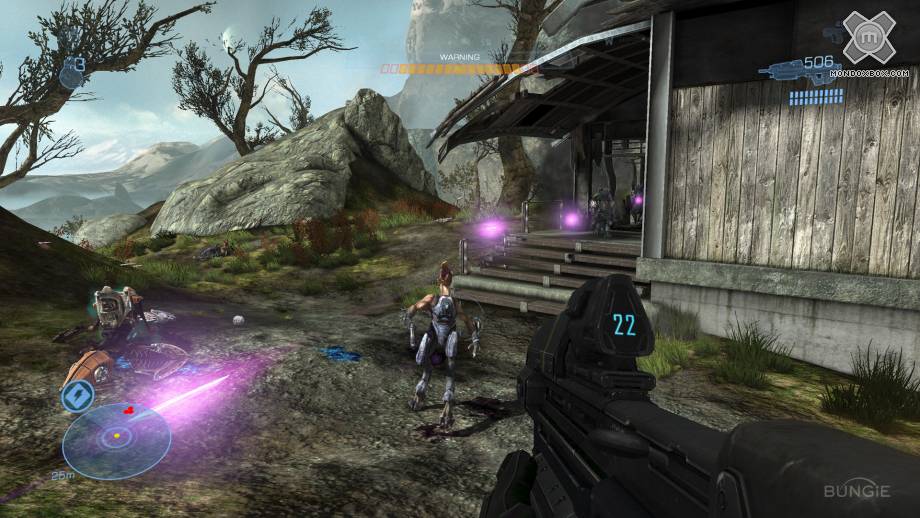Viewport: 920px width, 518px height.
Task: Activate the sprint armor ability icon
Action: tap(79, 396)
